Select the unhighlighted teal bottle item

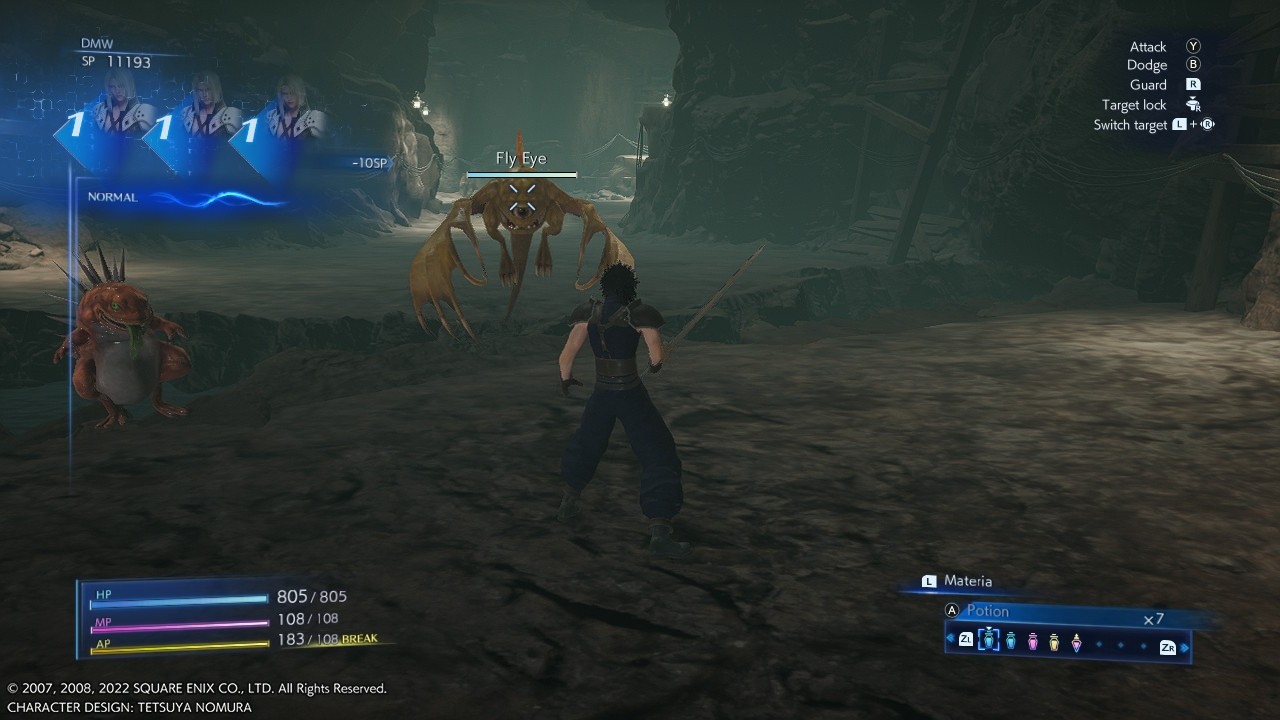1011,641
